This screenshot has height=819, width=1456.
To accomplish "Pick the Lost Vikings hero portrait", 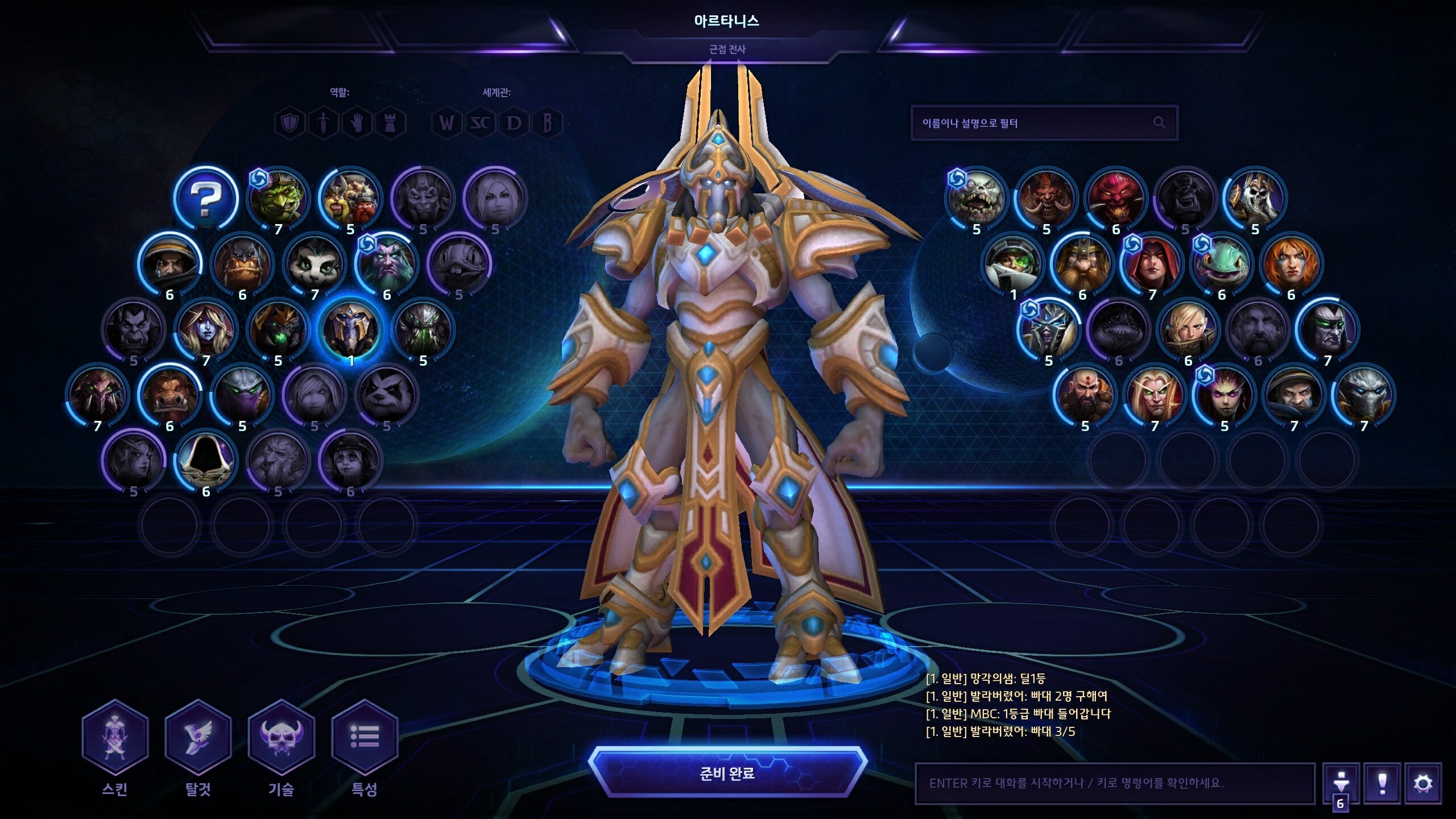I will coord(350,198).
